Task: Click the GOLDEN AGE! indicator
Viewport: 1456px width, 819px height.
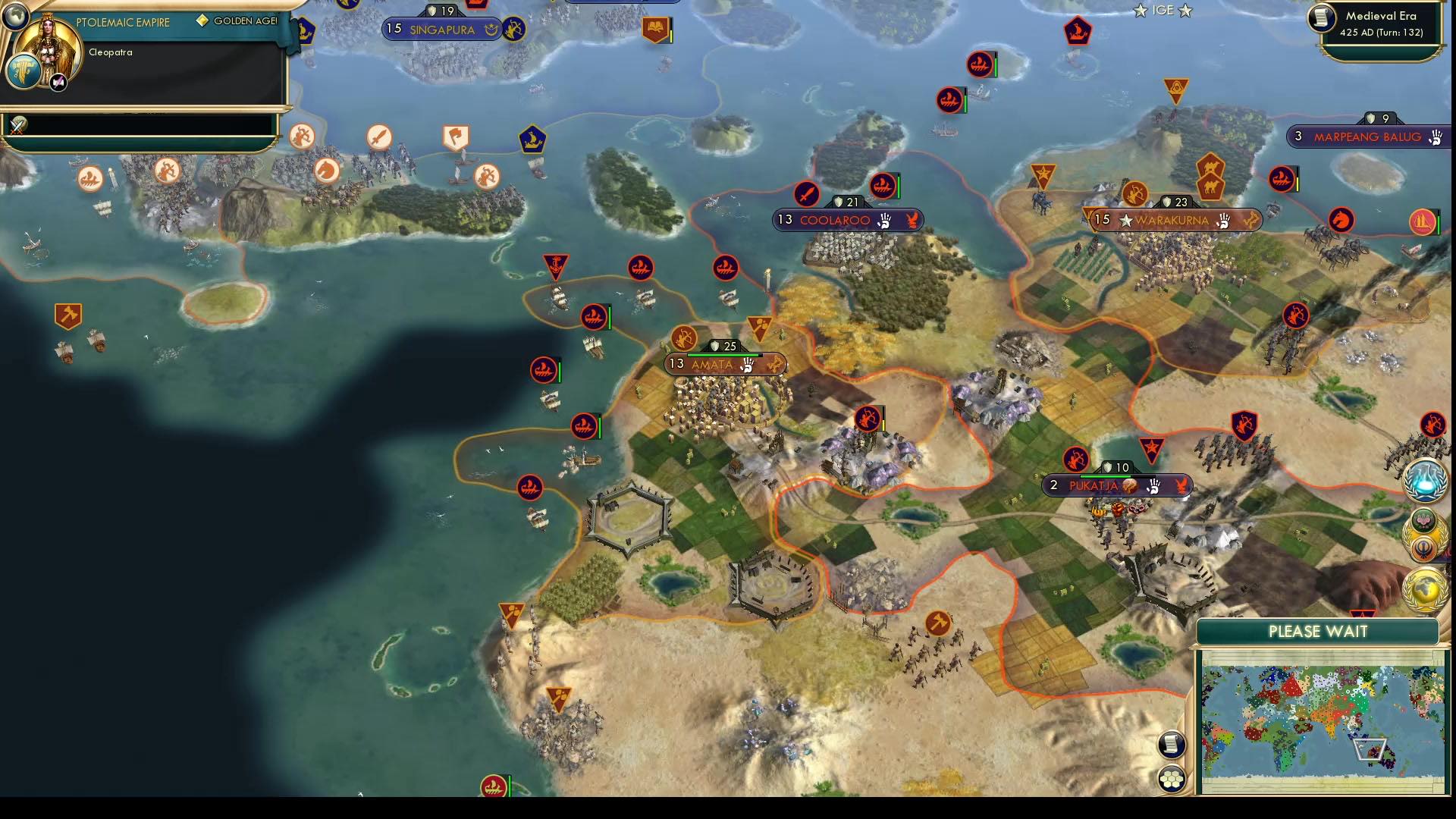Action: [x=235, y=21]
